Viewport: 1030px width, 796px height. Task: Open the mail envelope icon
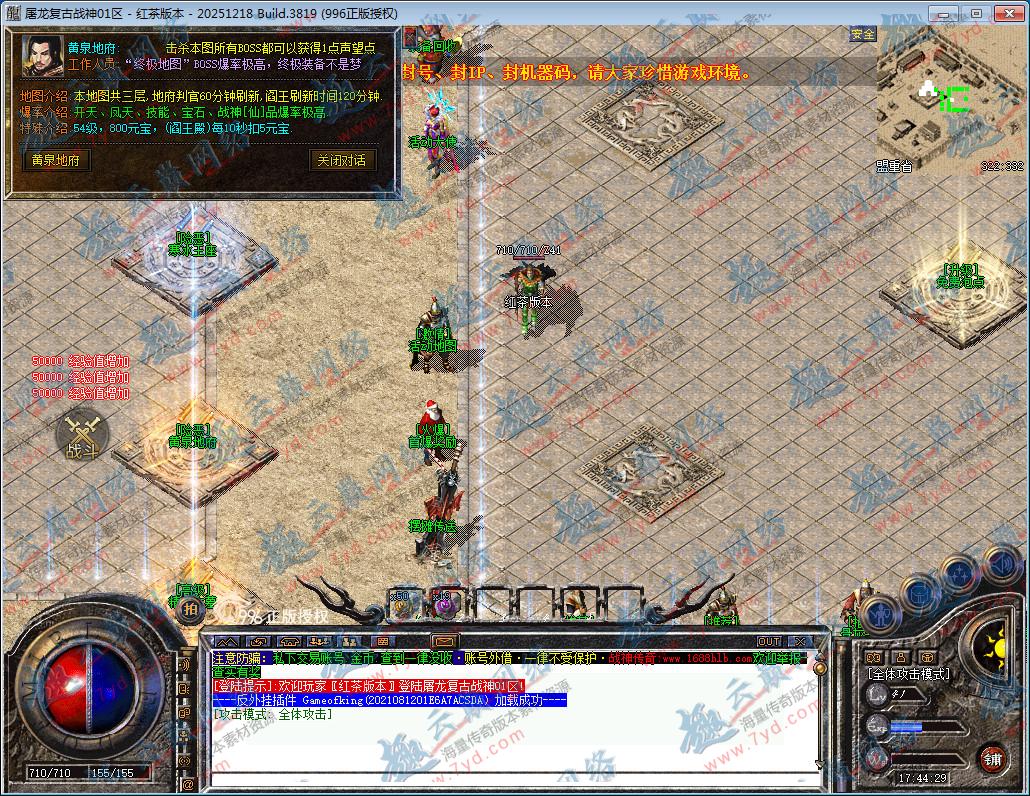(444, 641)
